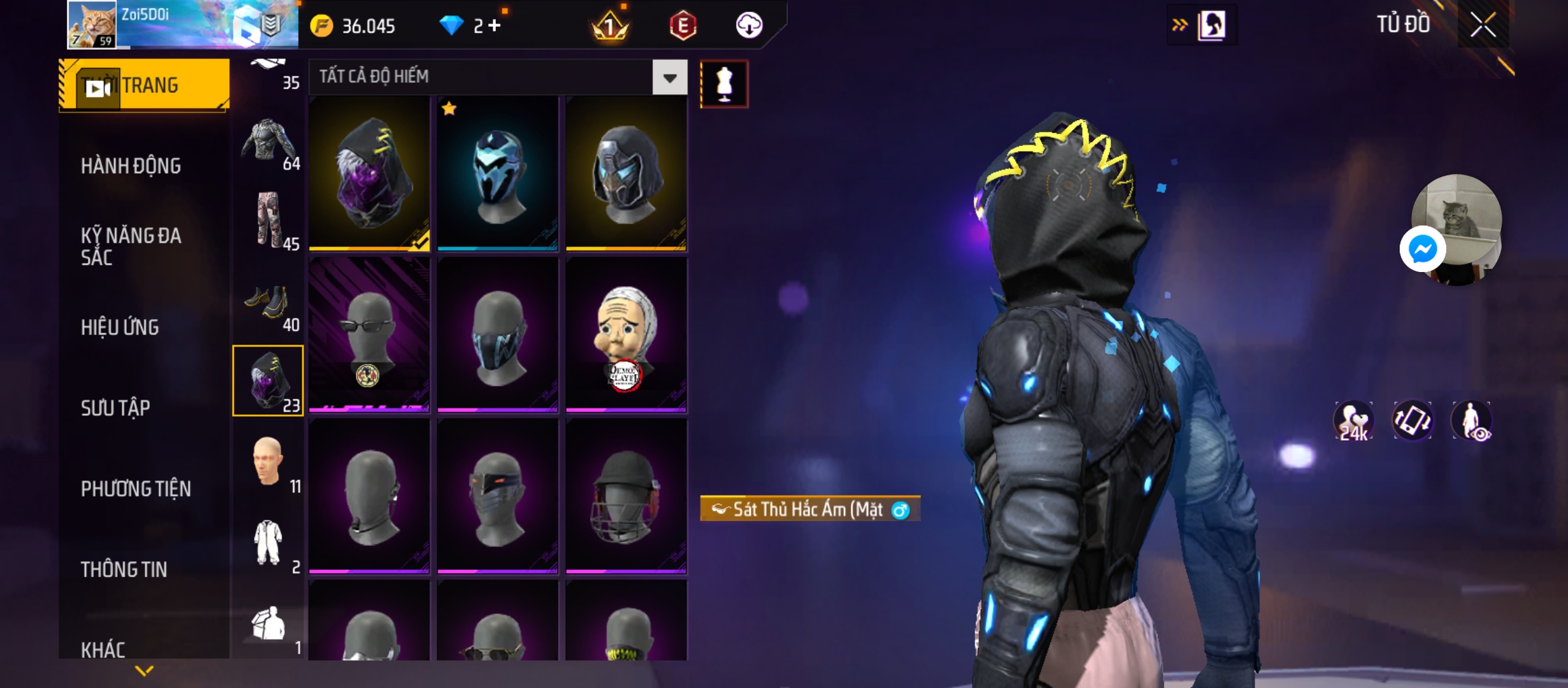Open the Messenger chat bubble overlay

(1422, 249)
